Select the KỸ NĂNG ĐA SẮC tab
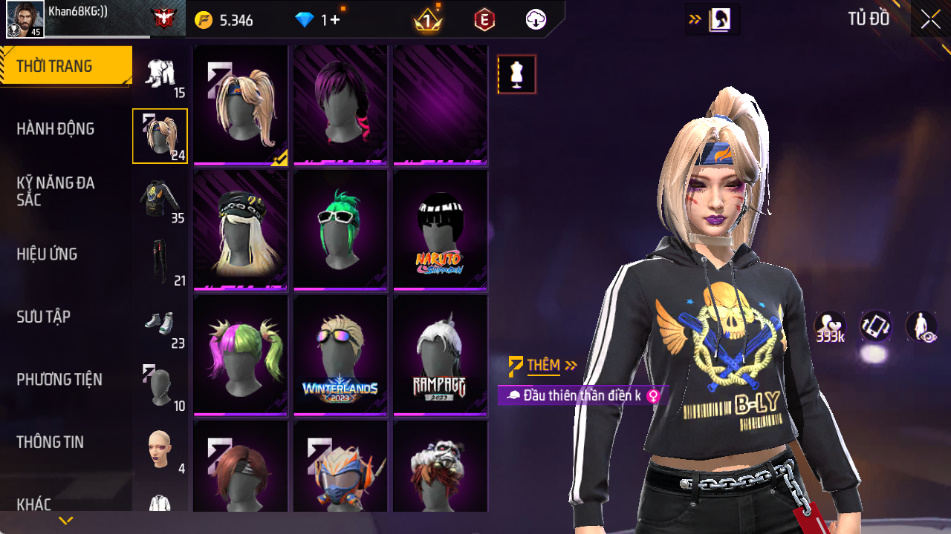 (x=56, y=191)
